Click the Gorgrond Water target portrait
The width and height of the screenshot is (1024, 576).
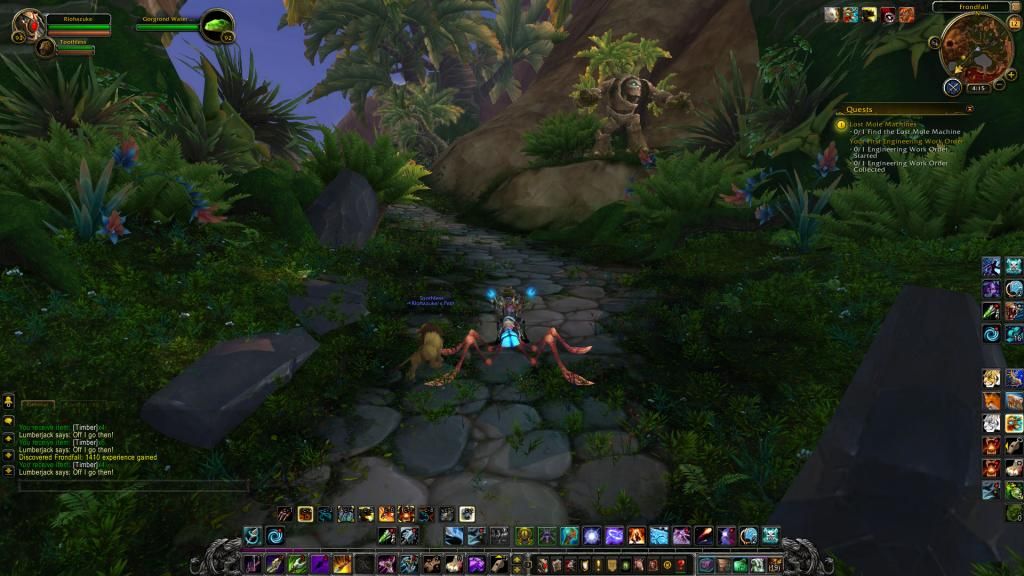(x=216, y=25)
